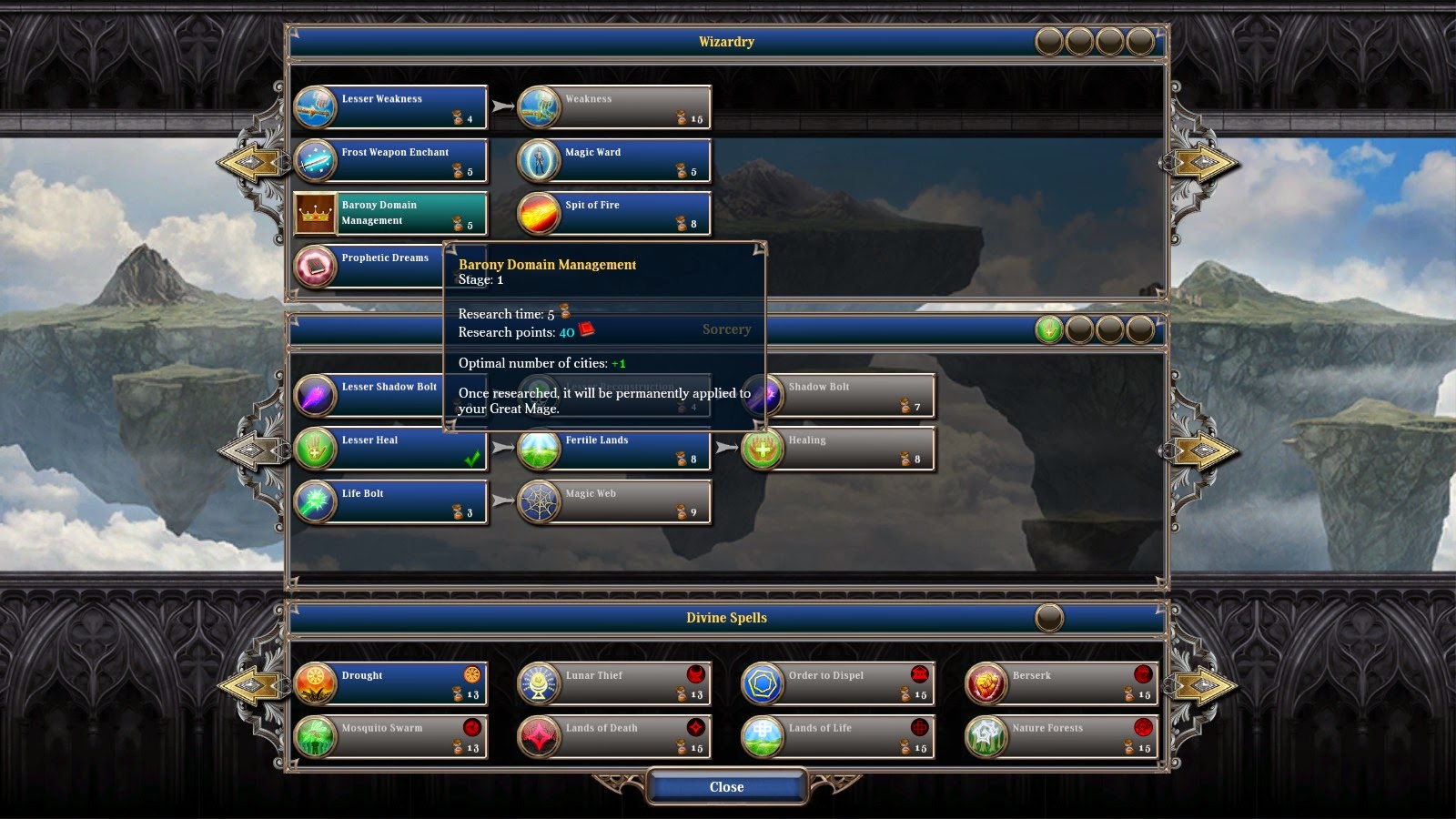Choose the Frost Weapon Enchant spell
Viewport: 1456px width, 819px height.
coord(391,160)
